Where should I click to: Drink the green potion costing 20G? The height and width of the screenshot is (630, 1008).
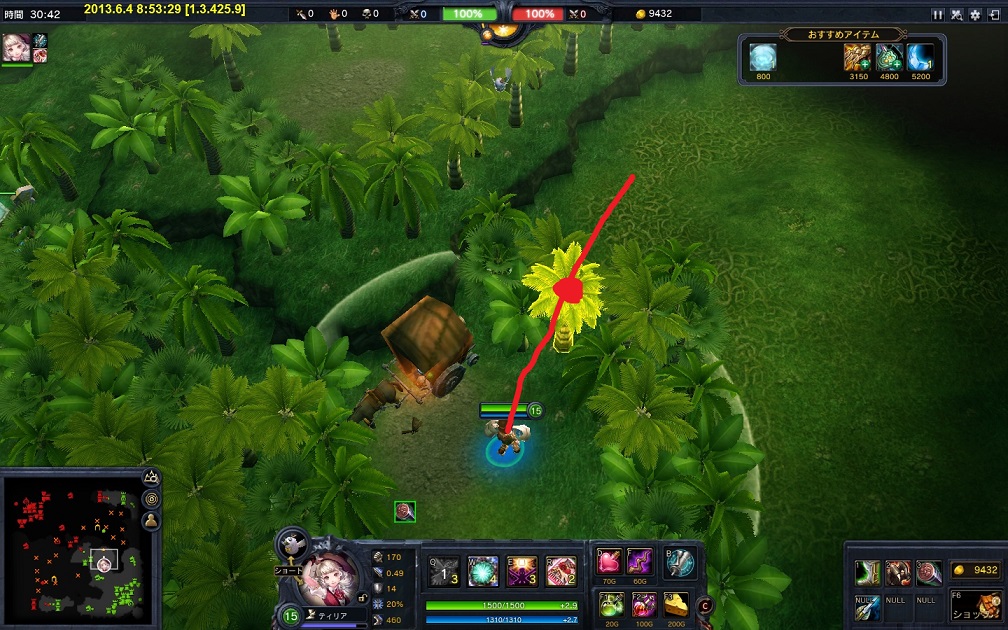610,604
